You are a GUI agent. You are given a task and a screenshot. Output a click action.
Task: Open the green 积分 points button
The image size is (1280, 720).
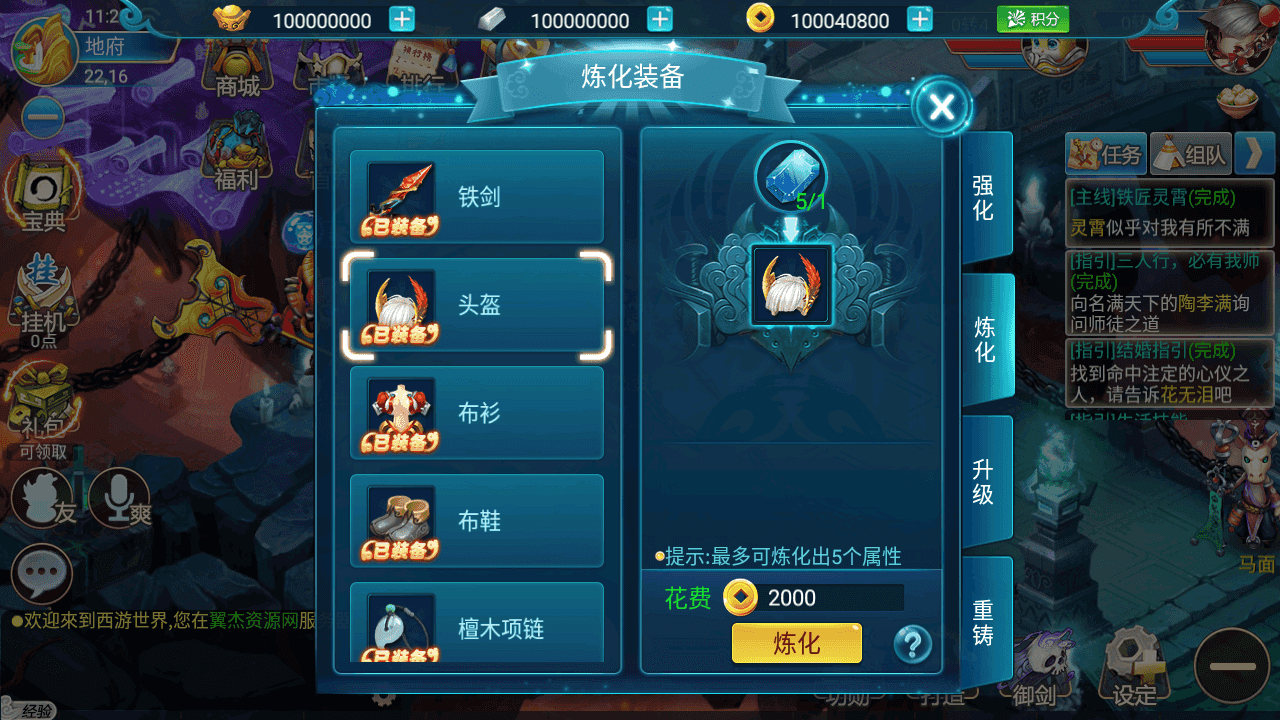(1033, 19)
